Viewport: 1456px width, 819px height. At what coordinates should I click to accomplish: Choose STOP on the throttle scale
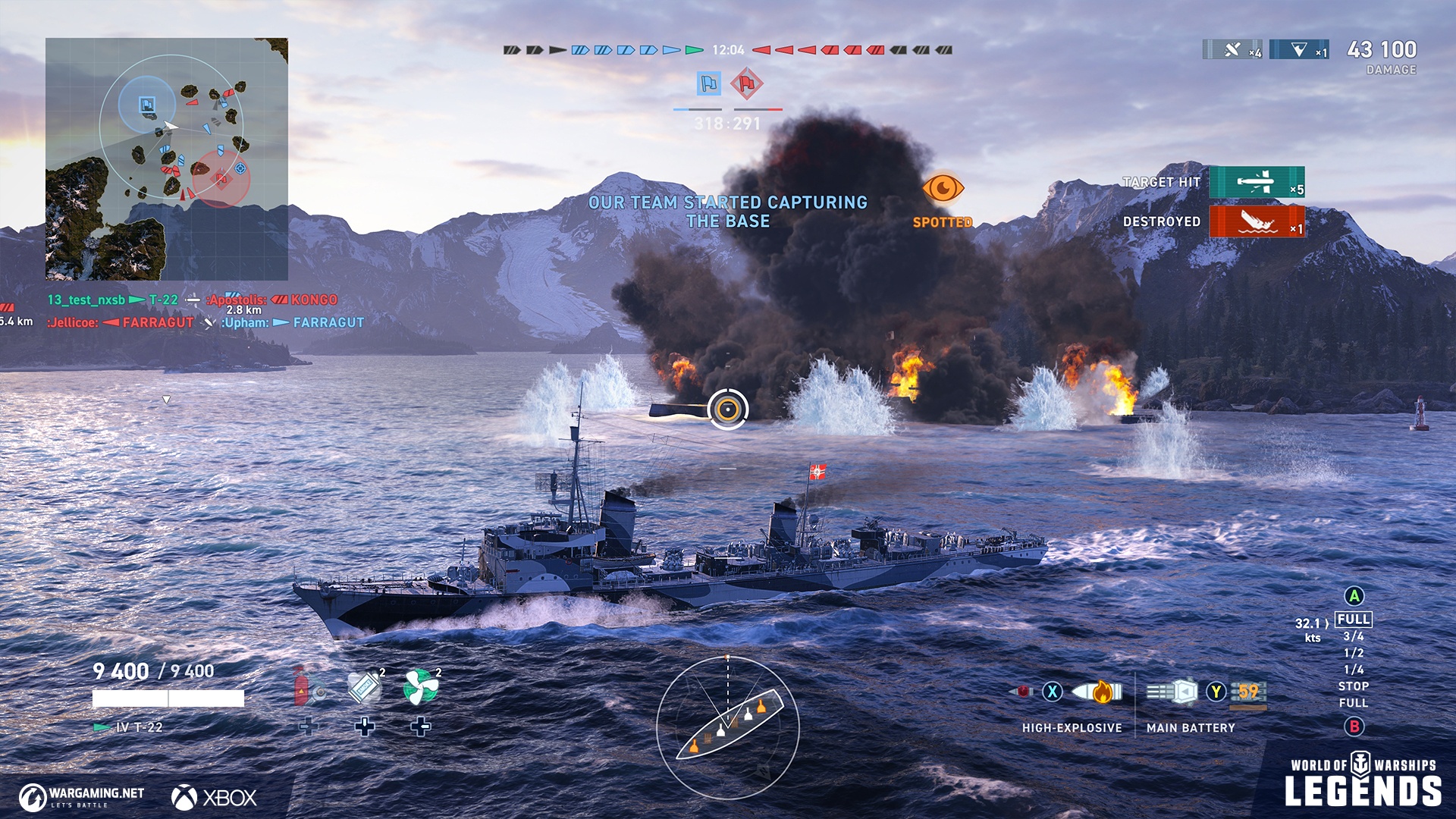[1354, 686]
